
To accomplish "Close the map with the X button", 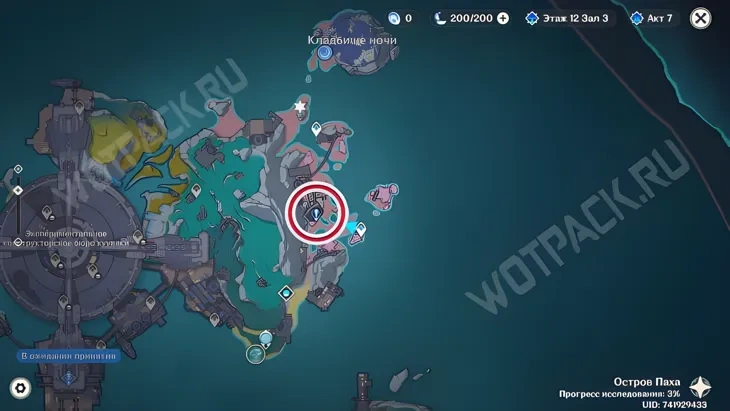I will [x=701, y=18].
